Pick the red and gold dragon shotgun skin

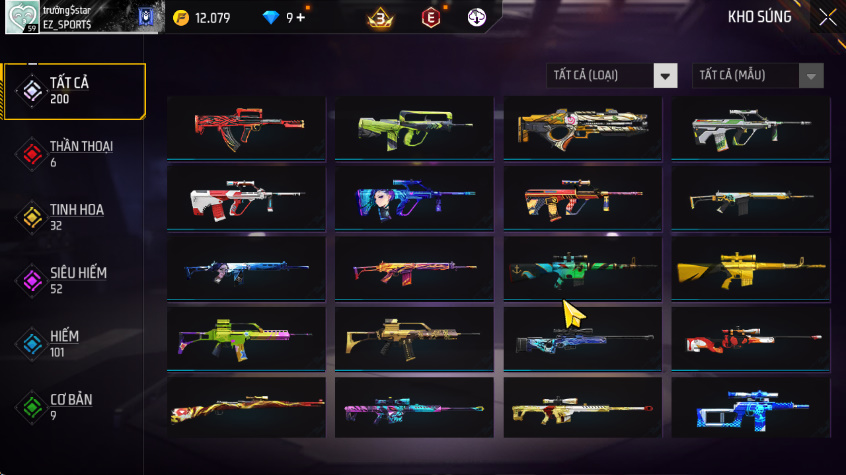click(246, 408)
